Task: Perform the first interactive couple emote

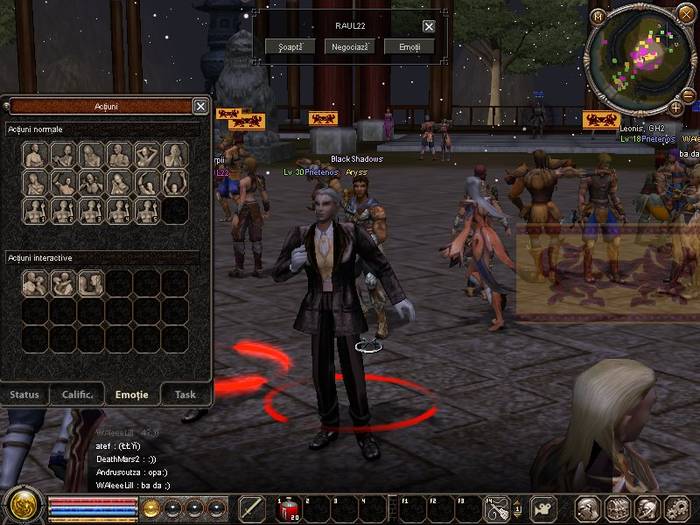Action: pos(35,284)
